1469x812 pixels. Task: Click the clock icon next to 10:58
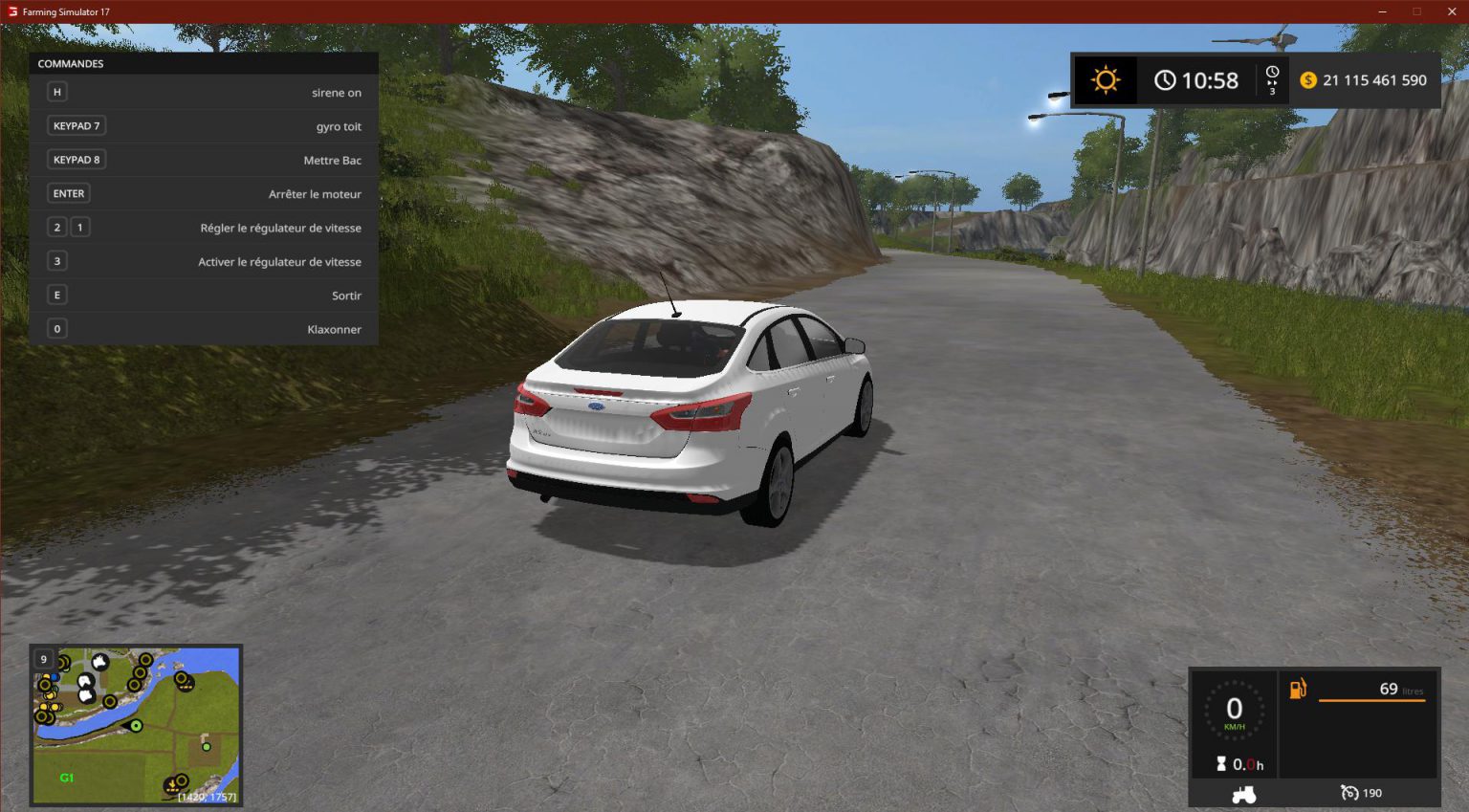click(x=1165, y=79)
